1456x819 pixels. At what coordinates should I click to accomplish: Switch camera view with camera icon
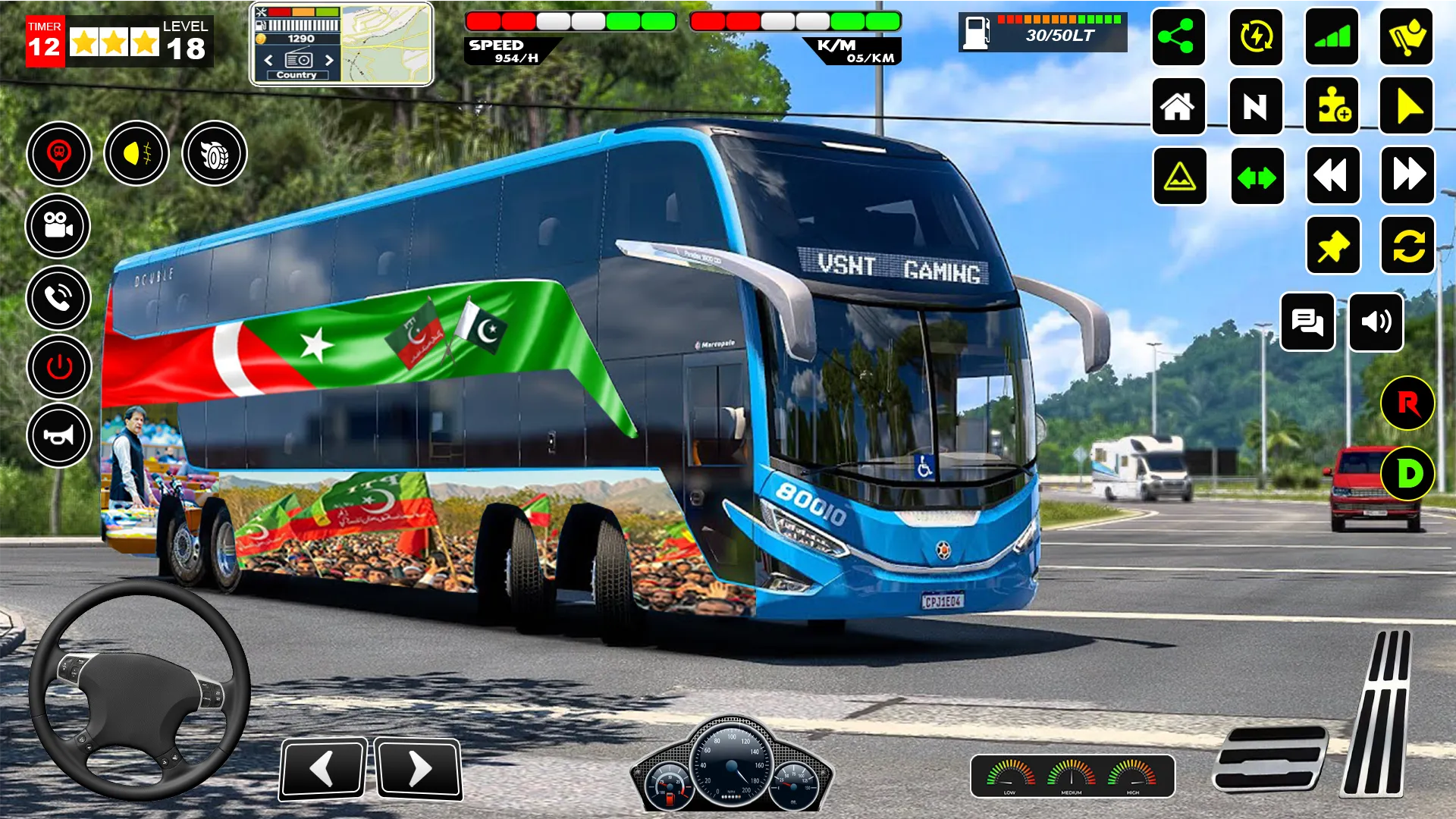[x=58, y=226]
